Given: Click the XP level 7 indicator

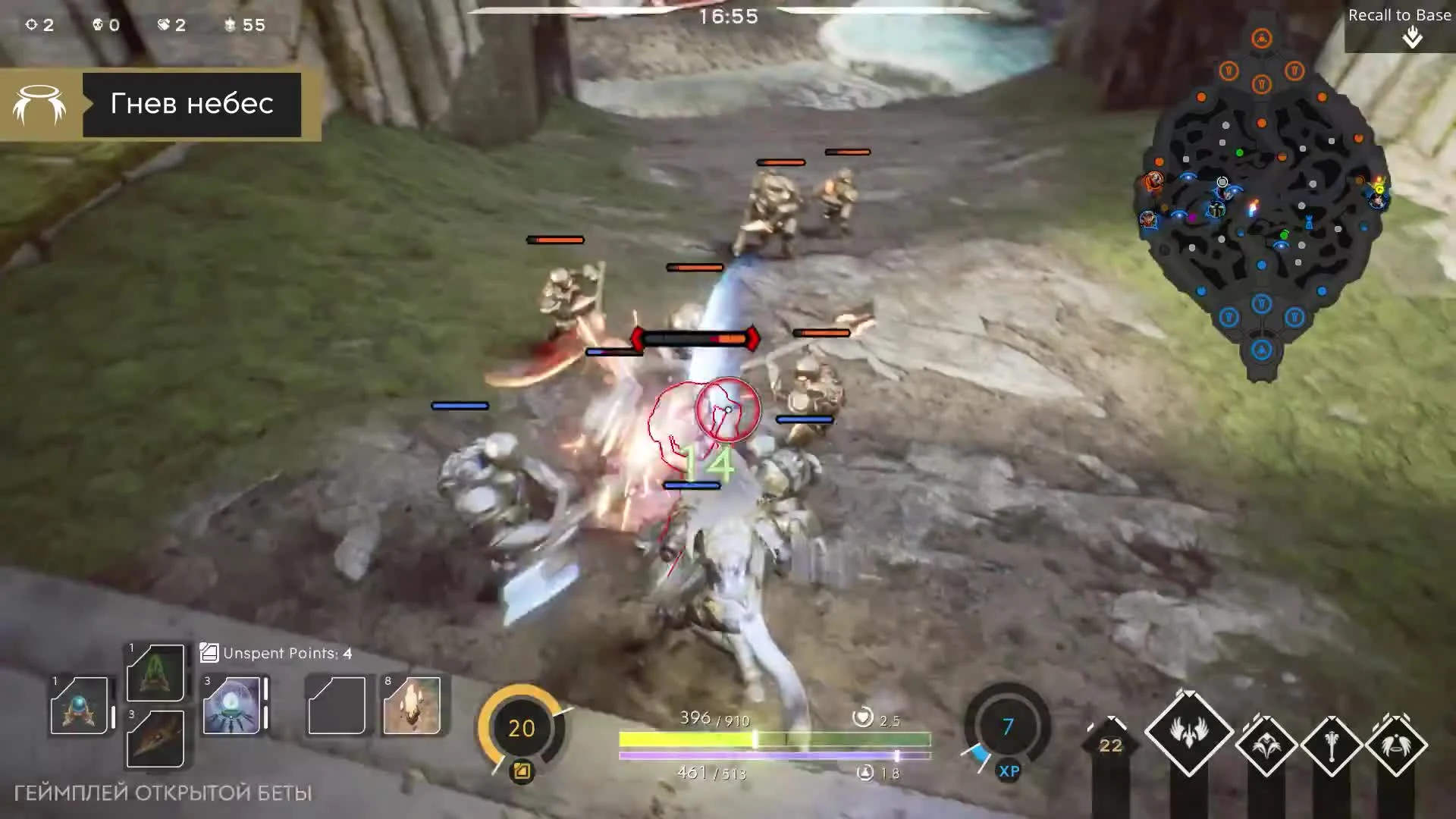Looking at the screenshot, I should tap(1007, 726).
